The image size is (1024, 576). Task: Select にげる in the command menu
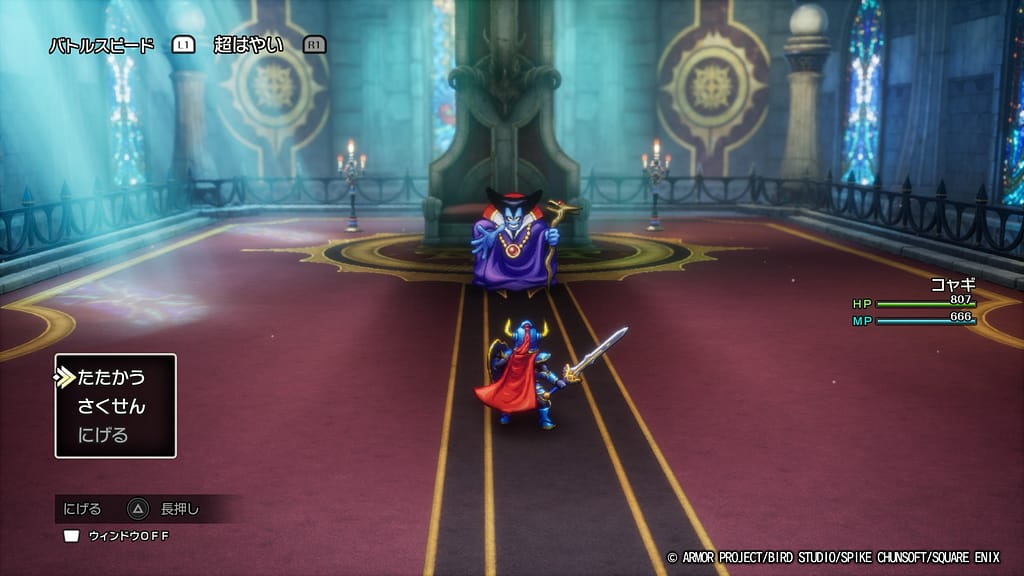103,435
